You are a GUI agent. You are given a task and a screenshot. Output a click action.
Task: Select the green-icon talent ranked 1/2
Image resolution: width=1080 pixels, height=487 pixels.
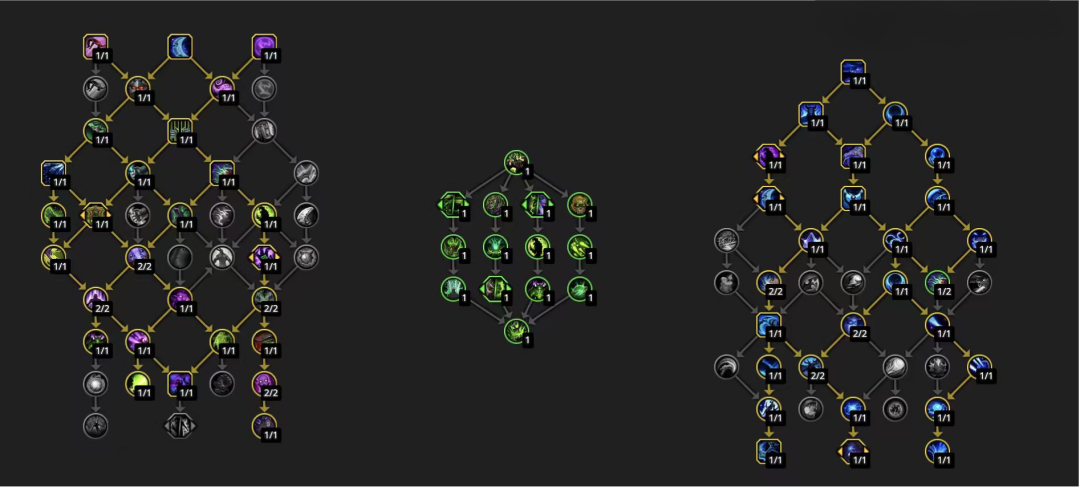(937, 282)
